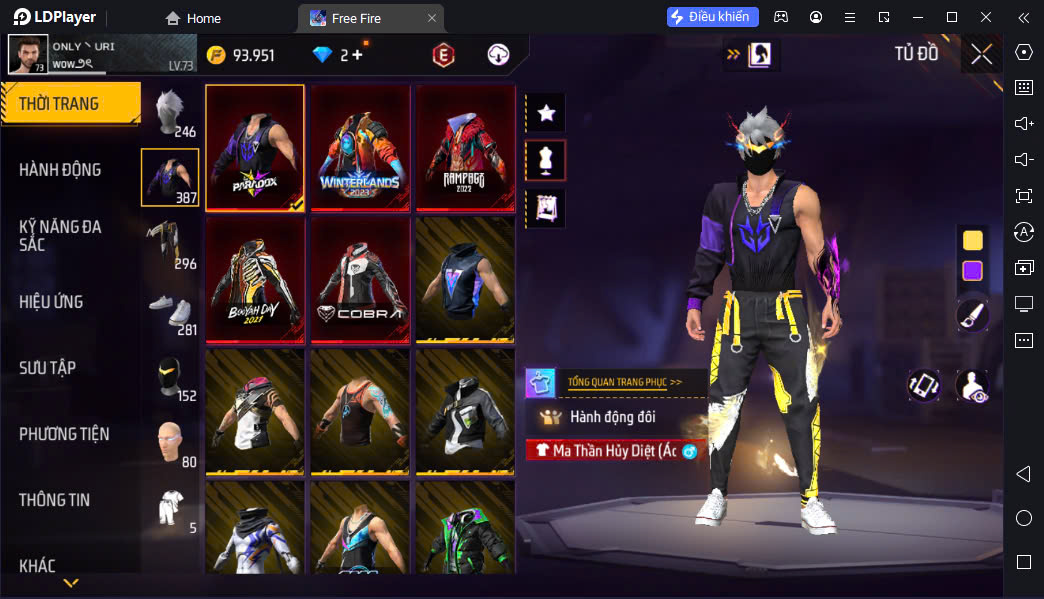Open the HÀNH ĐỘNG category
Screen dimensions: 1044x599
click(x=60, y=170)
